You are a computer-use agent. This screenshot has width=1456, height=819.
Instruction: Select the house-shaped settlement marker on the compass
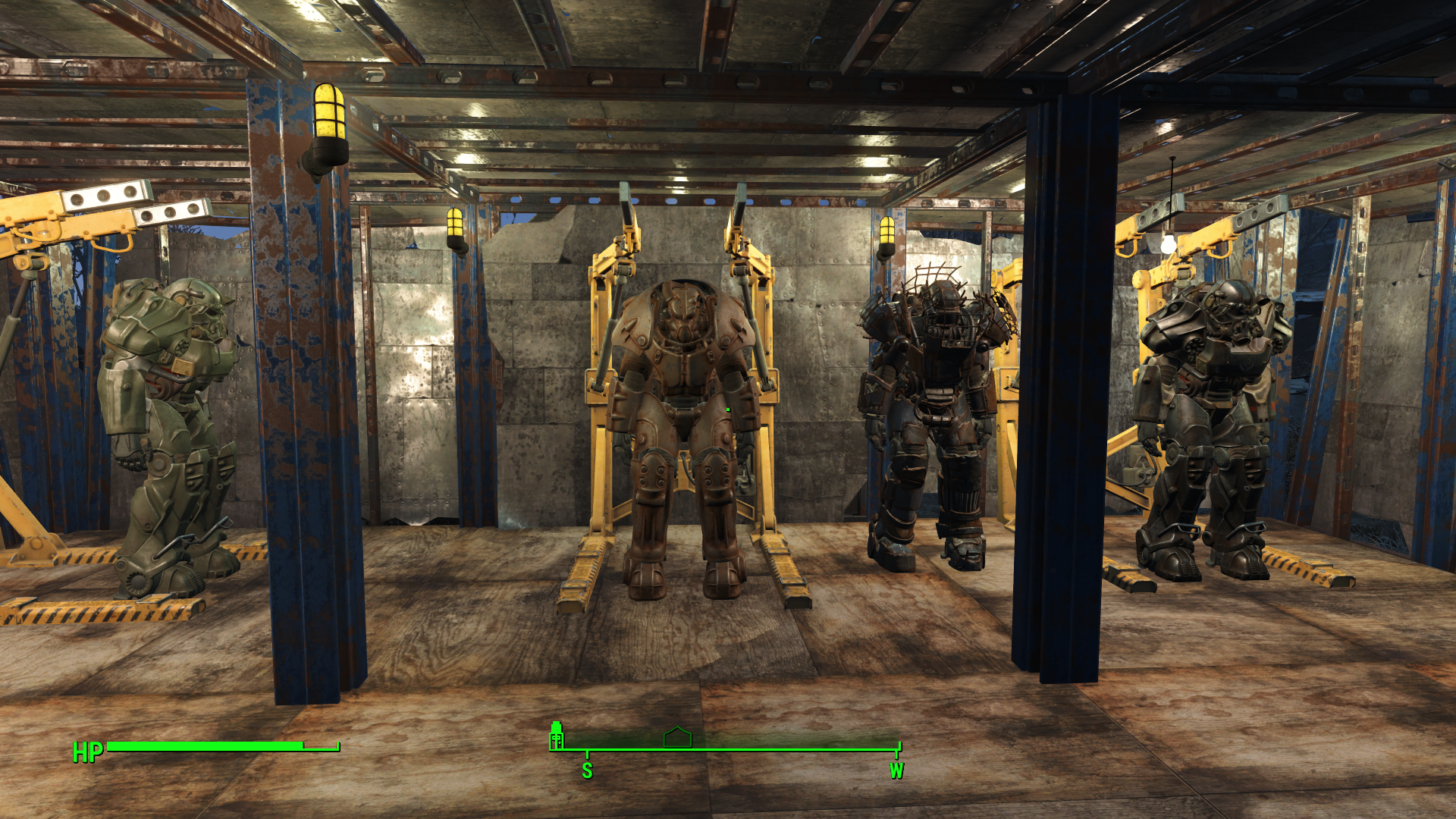click(x=677, y=737)
